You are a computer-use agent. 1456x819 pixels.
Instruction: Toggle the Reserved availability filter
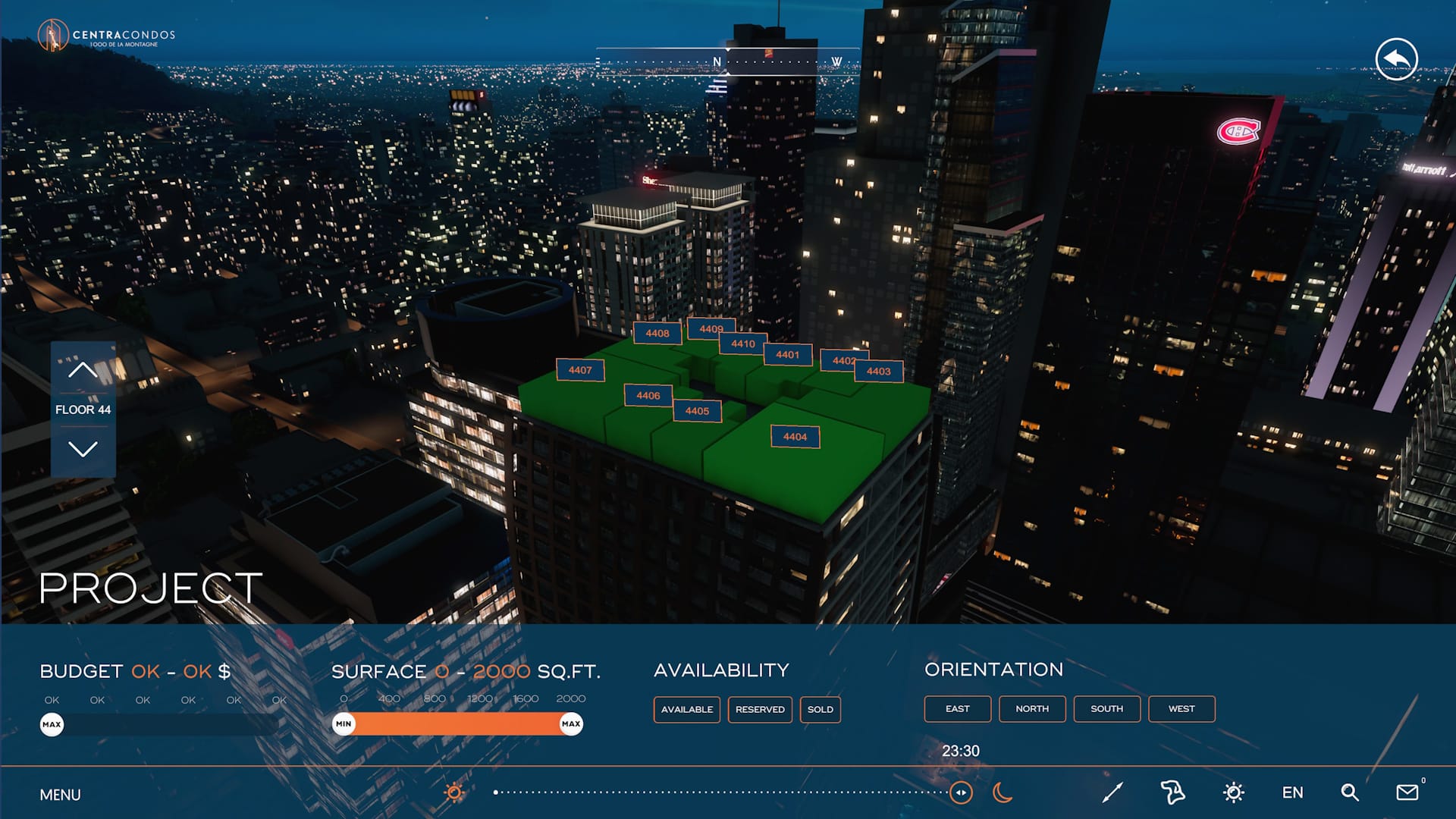(760, 710)
